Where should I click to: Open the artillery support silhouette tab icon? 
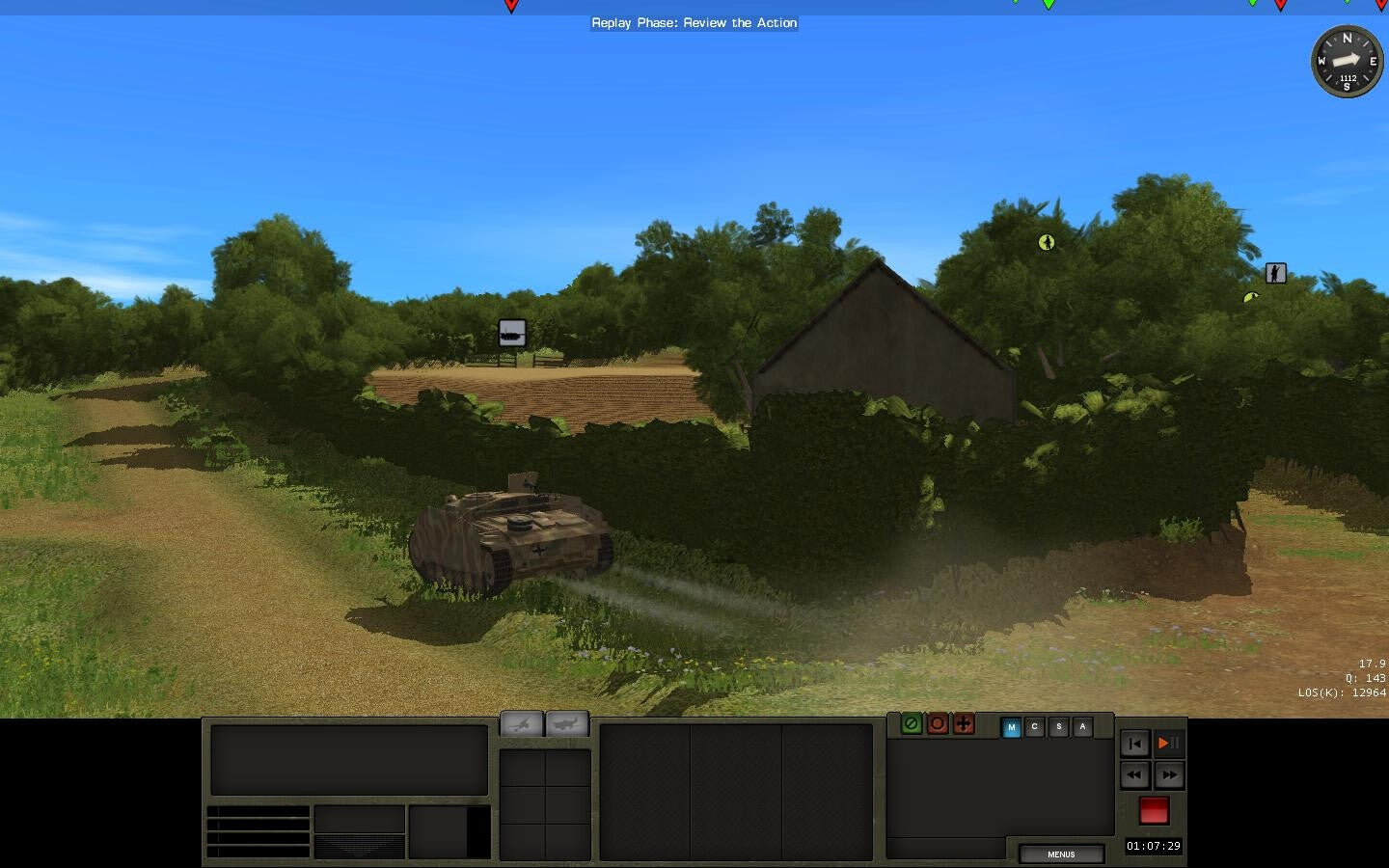tap(521, 722)
